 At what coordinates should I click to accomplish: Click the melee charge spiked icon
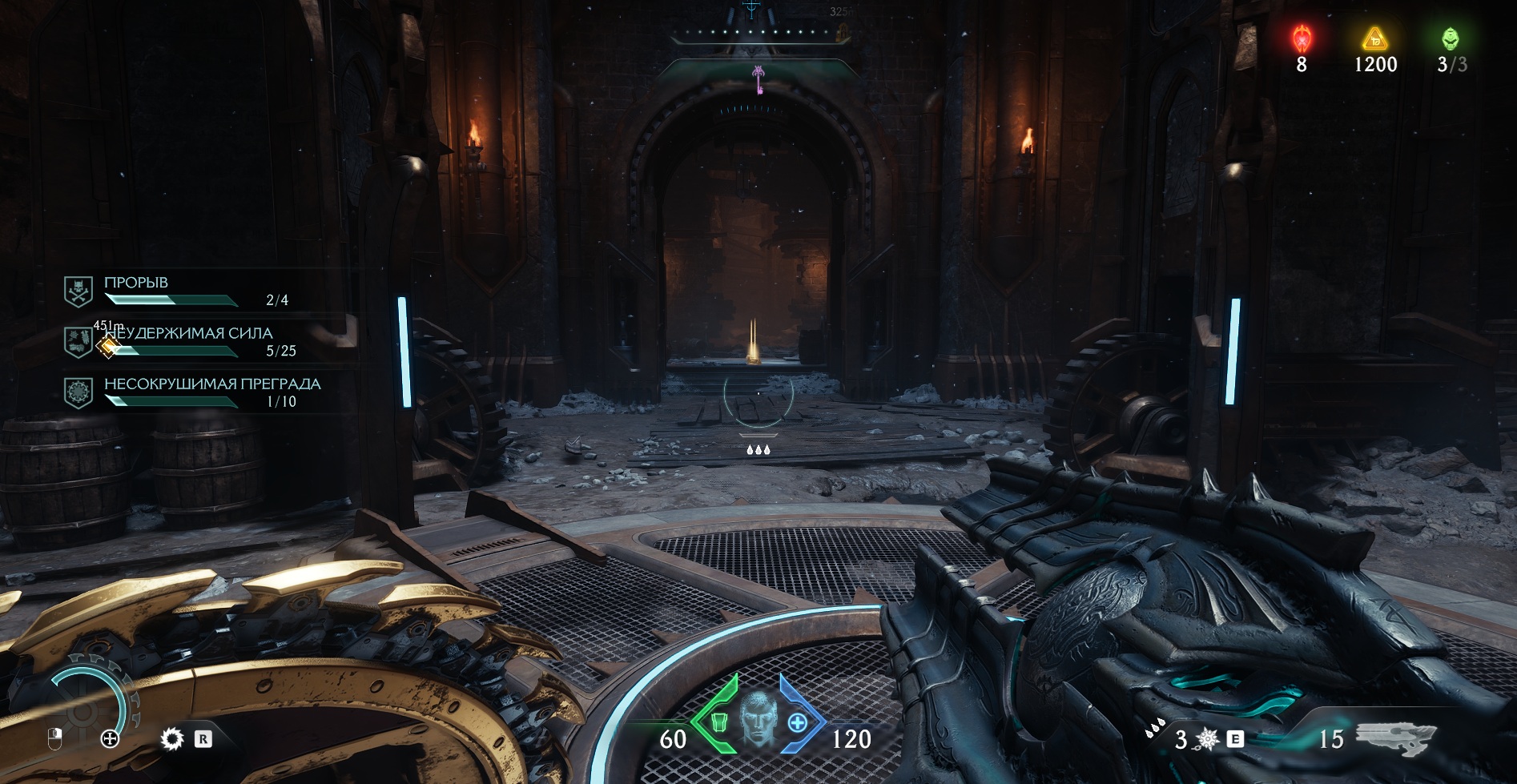(x=1206, y=740)
